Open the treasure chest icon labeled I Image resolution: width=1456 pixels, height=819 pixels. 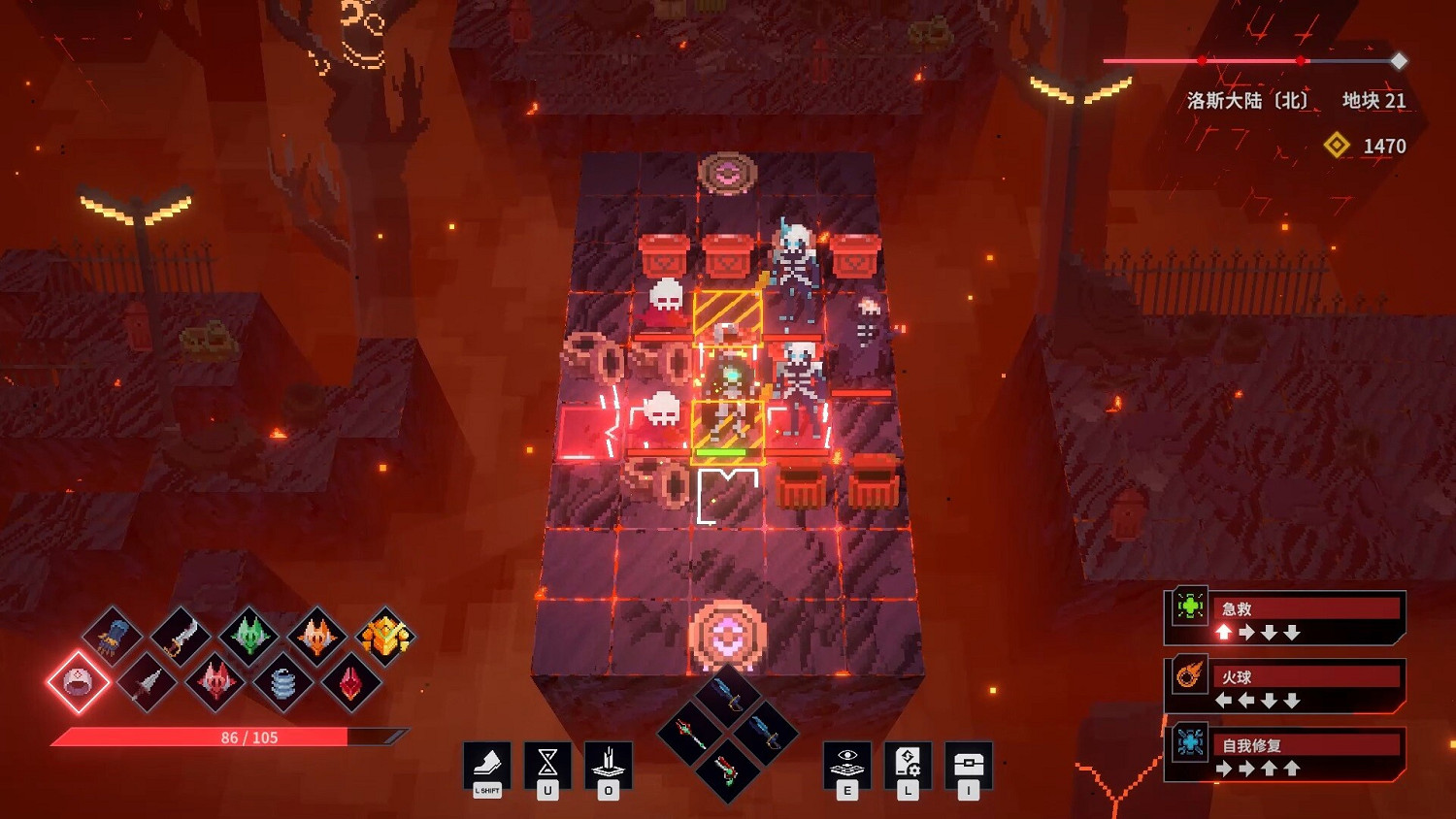(966, 761)
